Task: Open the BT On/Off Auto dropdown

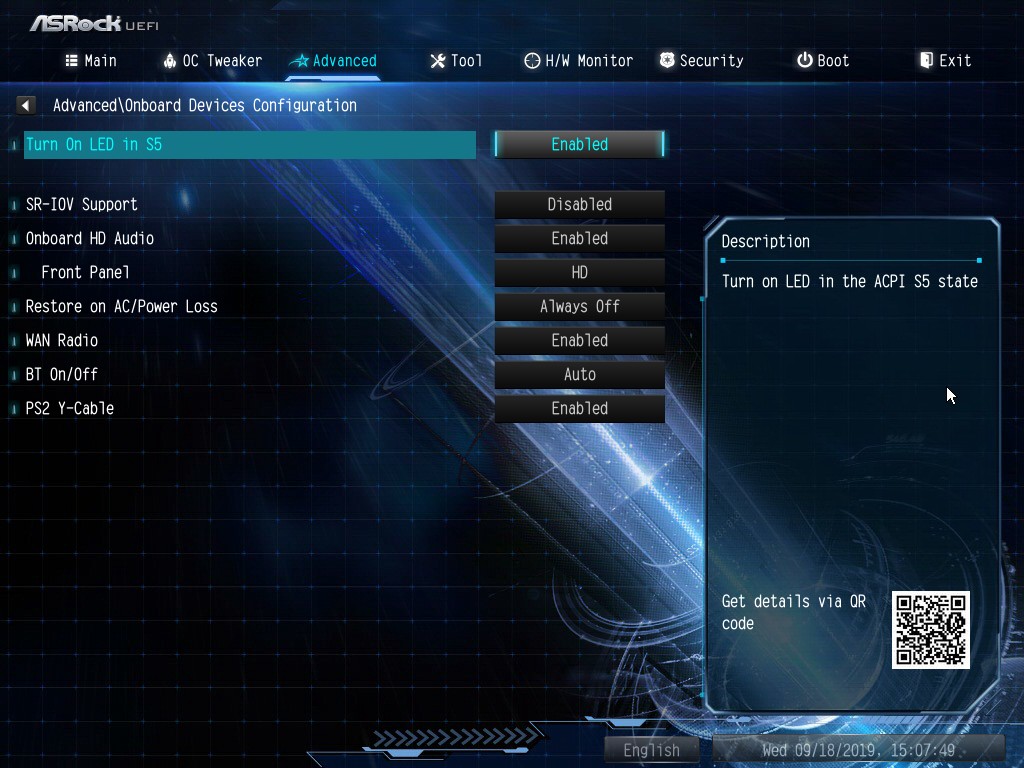Action: click(579, 374)
